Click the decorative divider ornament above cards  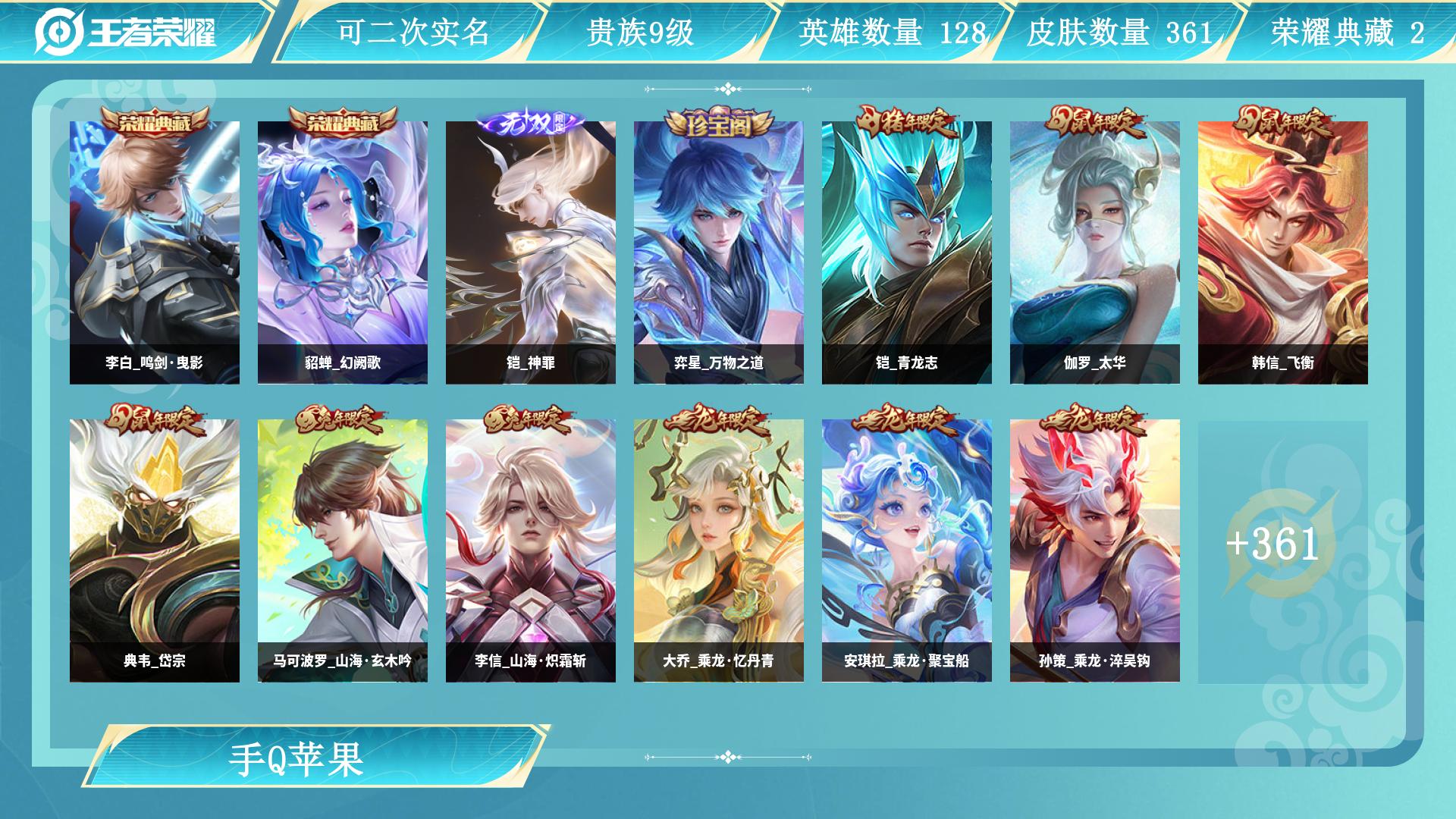(x=727, y=89)
